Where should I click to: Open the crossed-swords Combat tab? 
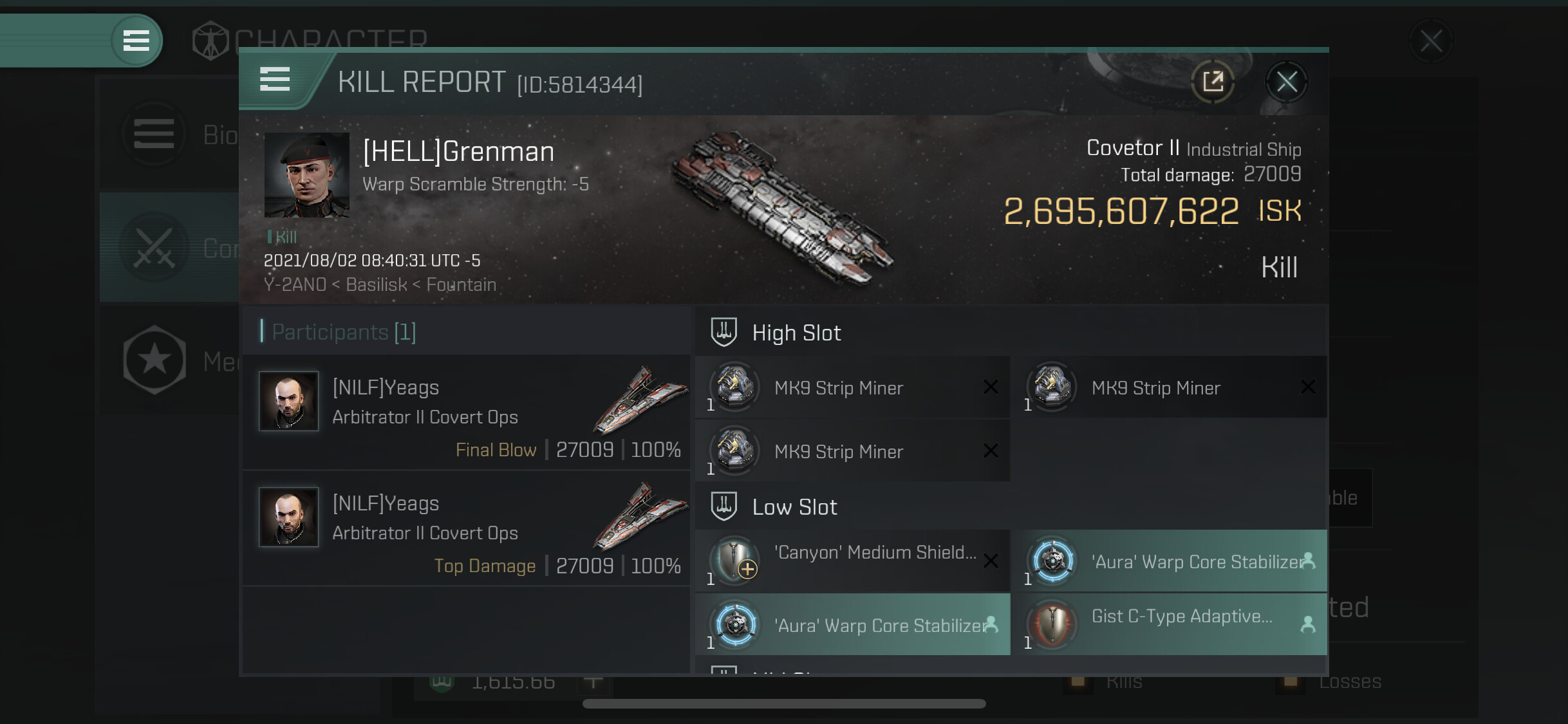tap(169, 248)
